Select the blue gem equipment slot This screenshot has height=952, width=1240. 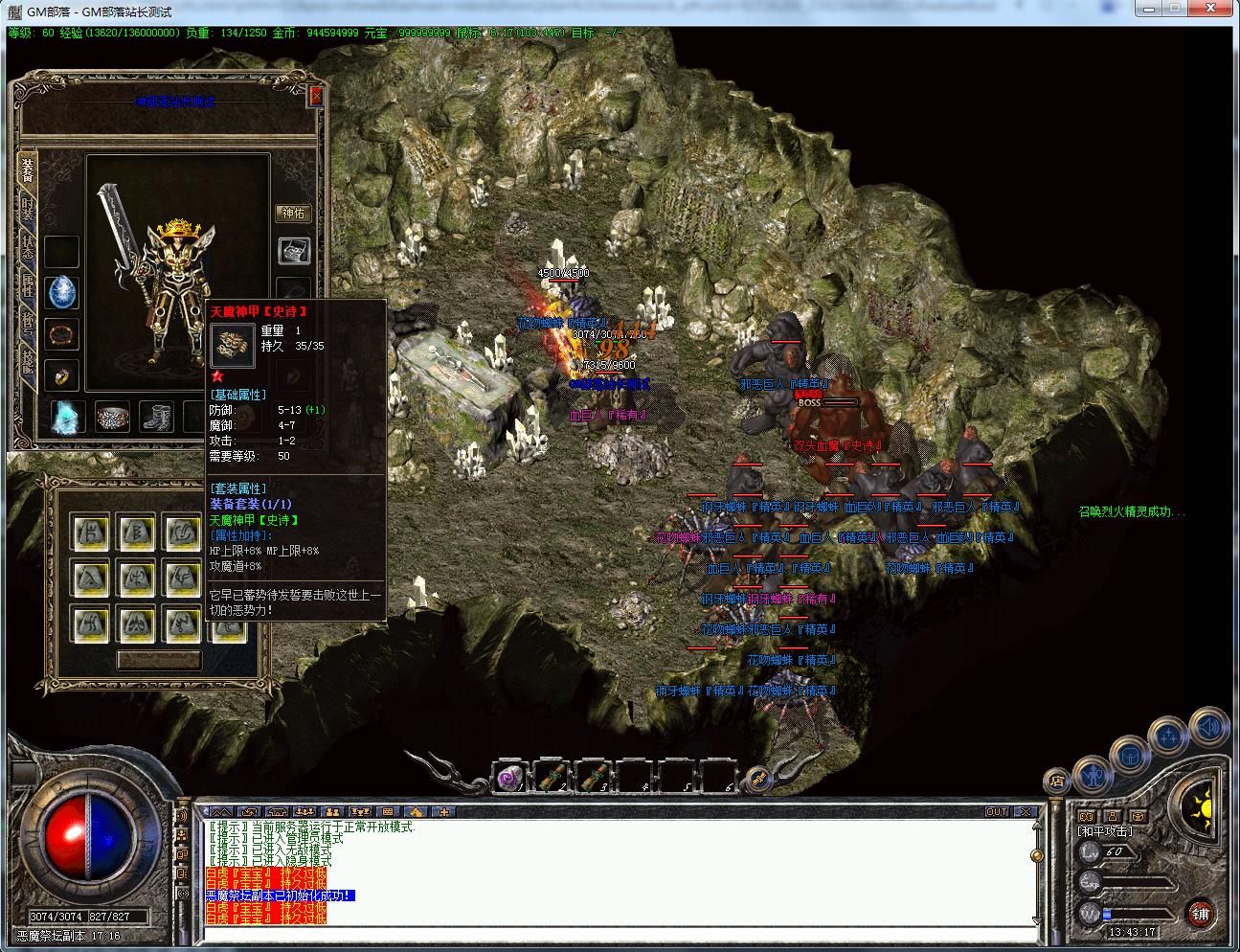[62, 292]
